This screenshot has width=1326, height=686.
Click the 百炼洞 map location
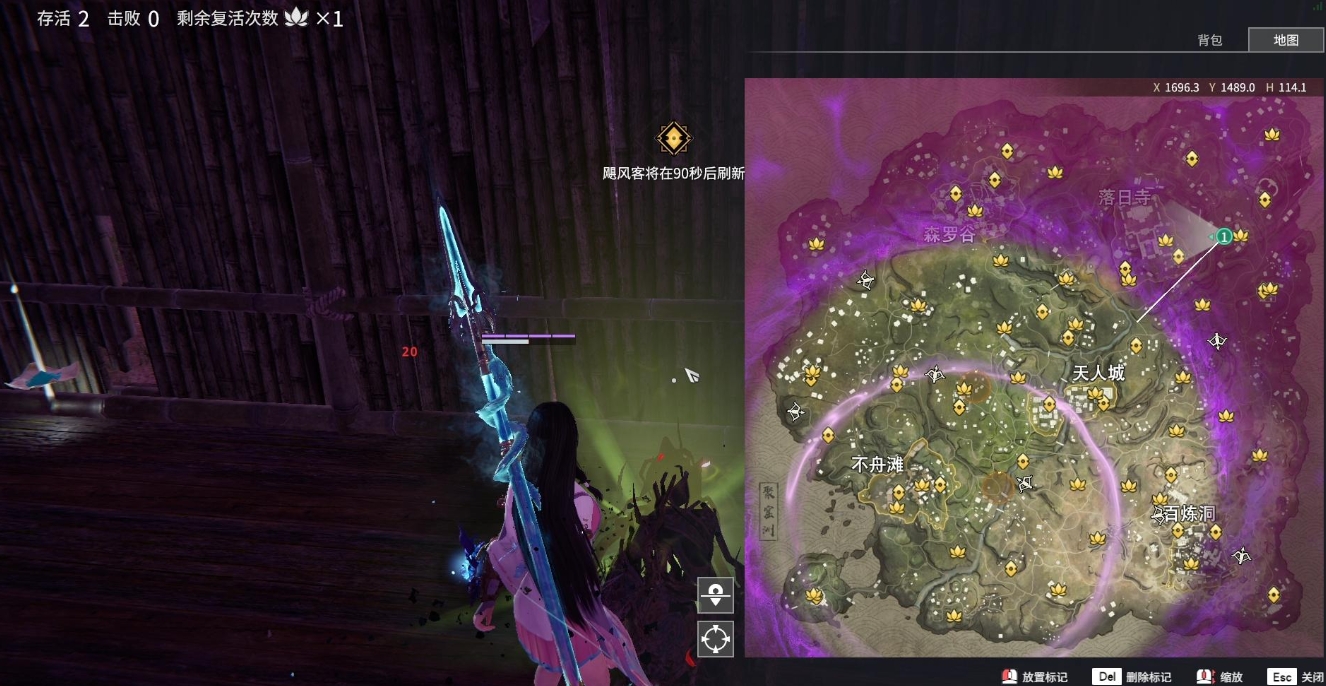coord(1189,514)
